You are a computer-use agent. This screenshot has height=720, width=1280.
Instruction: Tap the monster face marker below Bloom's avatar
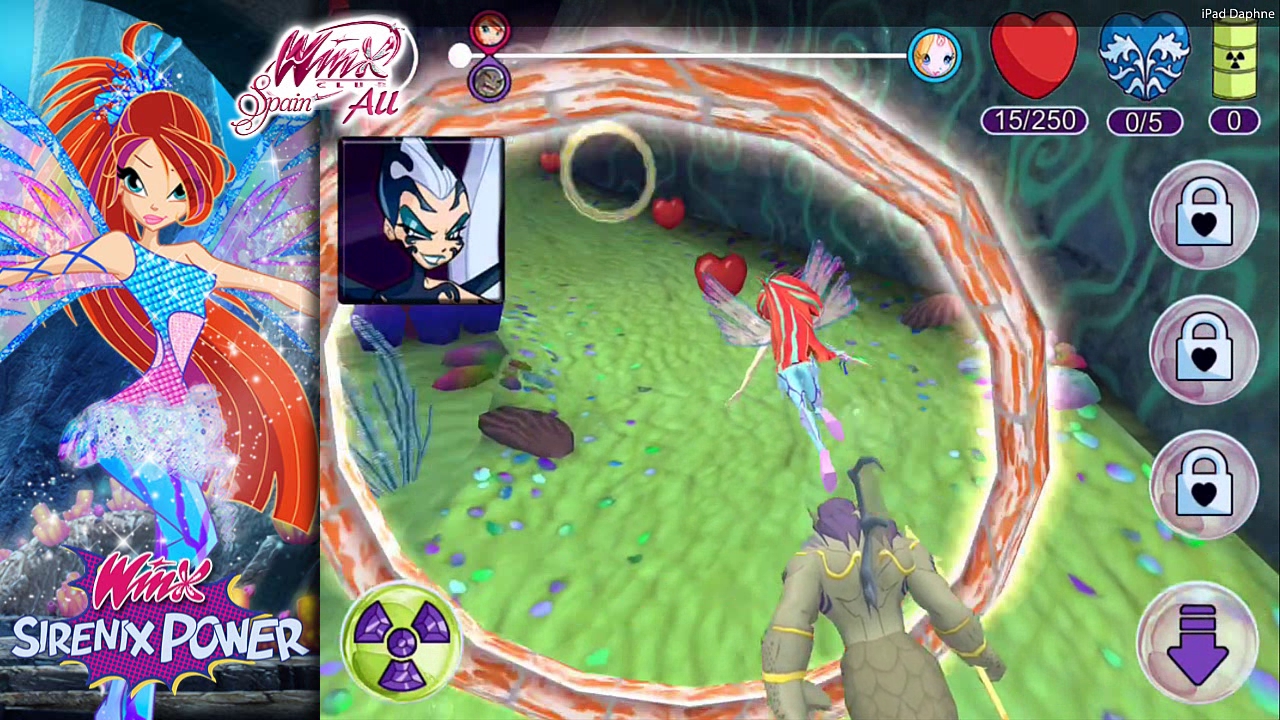(487, 82)
